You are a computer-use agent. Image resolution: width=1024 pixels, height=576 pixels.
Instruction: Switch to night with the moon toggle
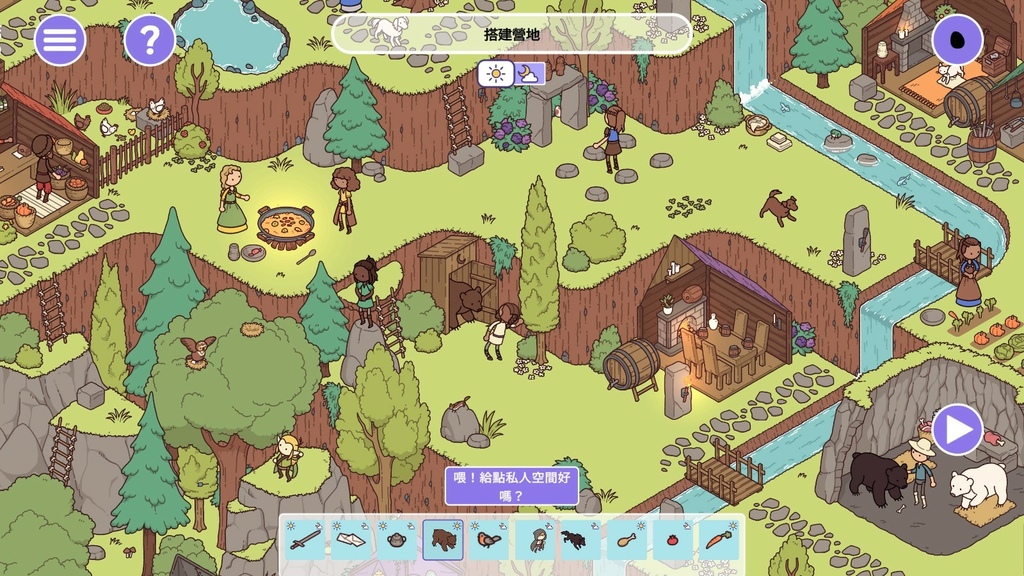(530, 73)
